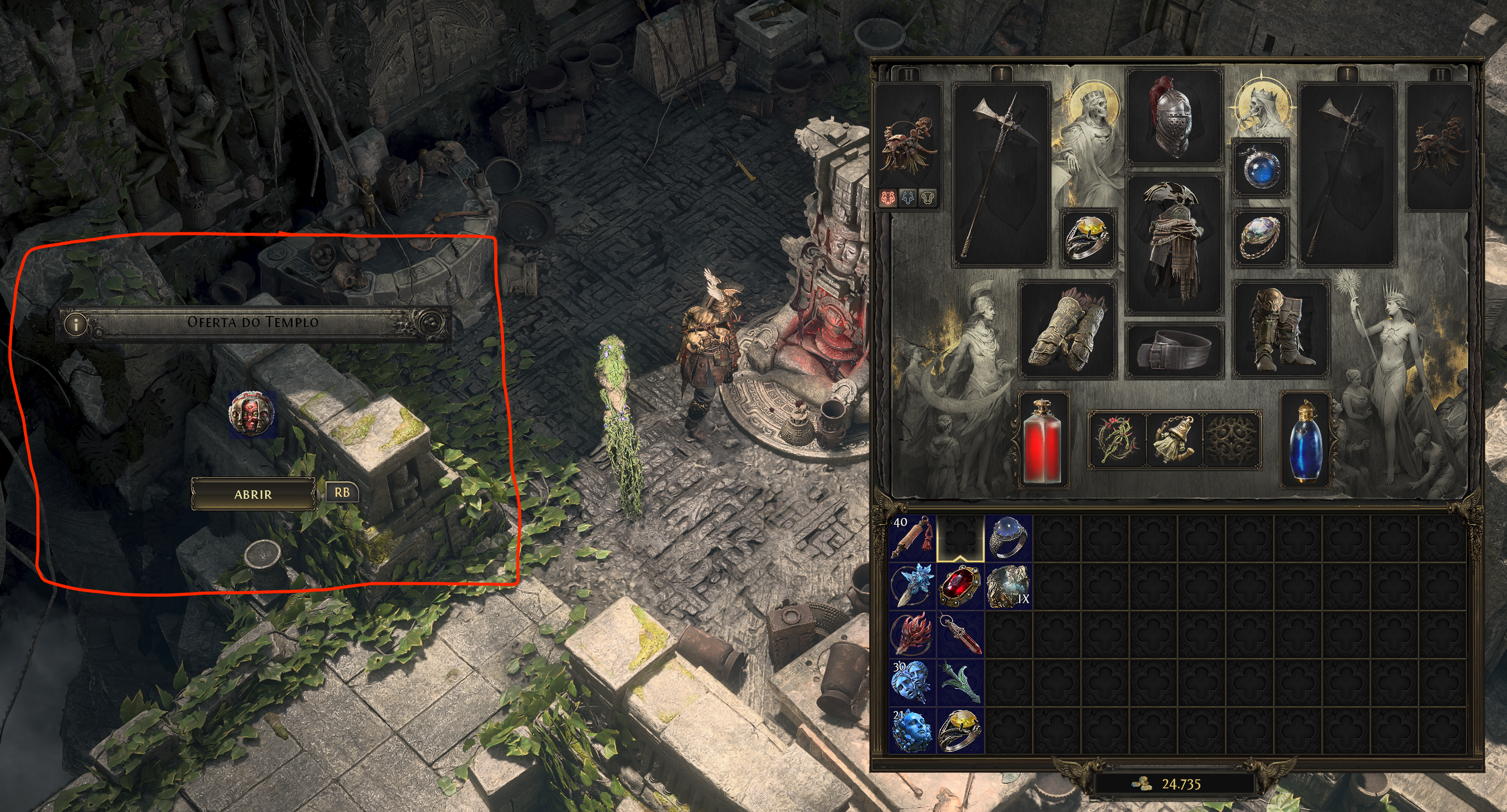Choose the red crystal pendant item
Viewport: 1507px width, 812px height.
(960, 634)
